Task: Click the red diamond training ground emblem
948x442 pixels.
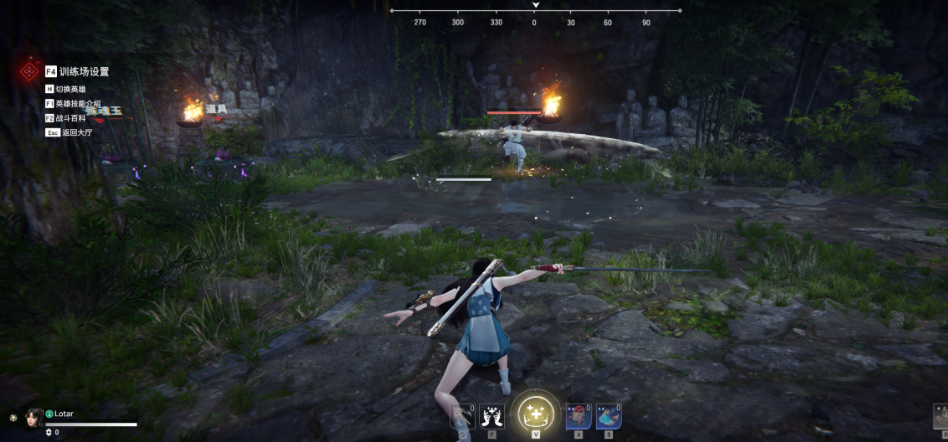Action: (29, 73)
